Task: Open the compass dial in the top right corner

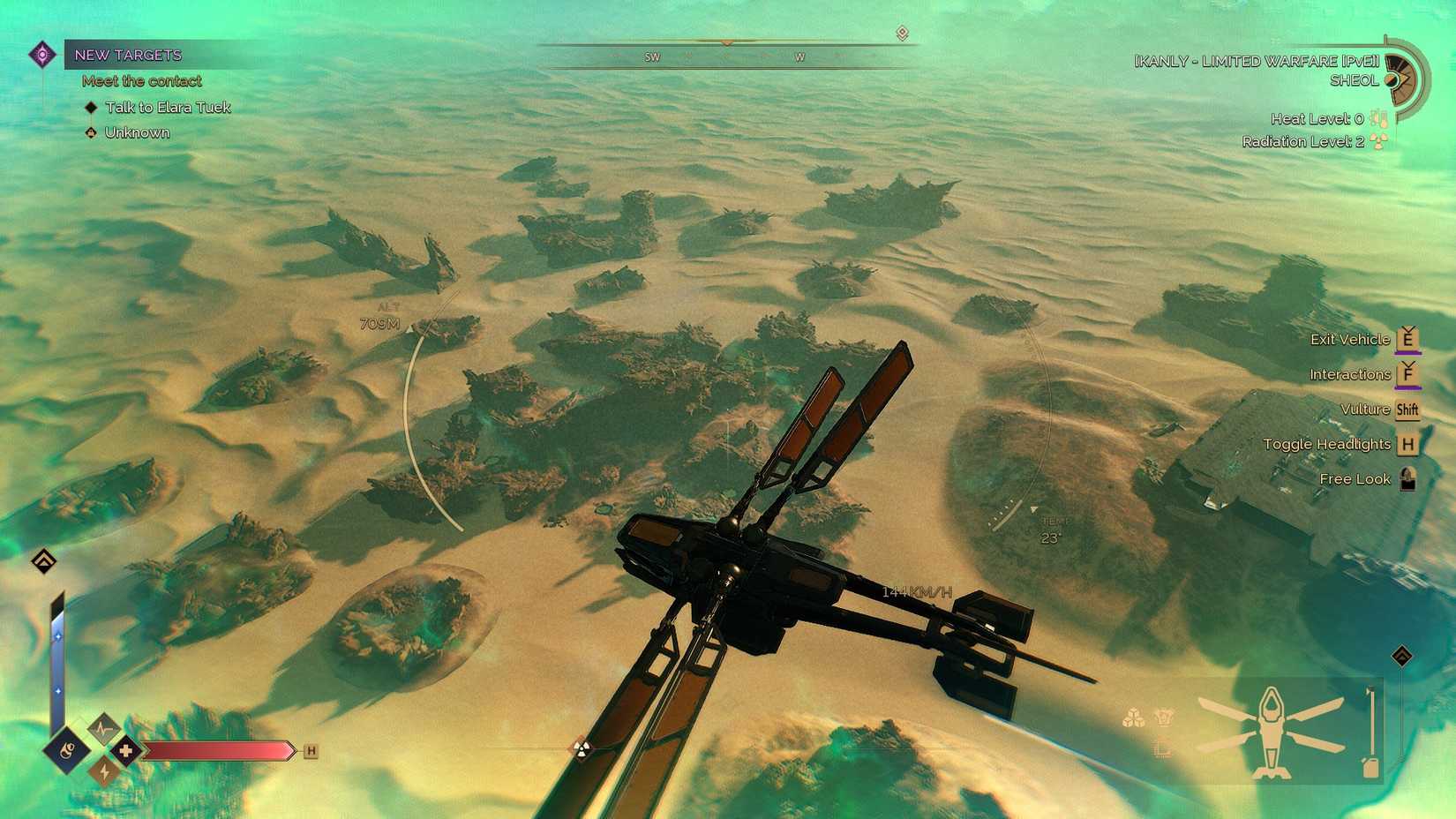Action: coord(1402,78)
